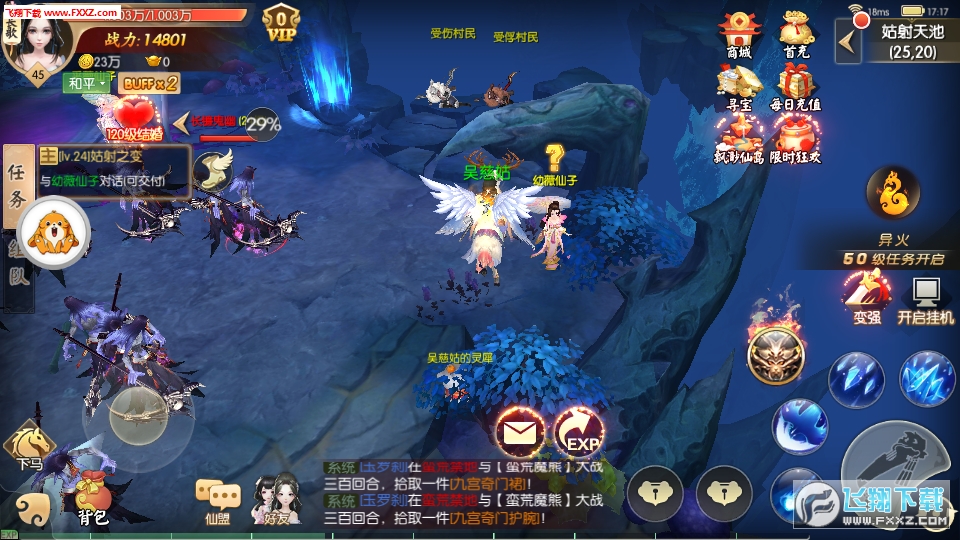Open the 和平 combat mode dropdown
The image size is (960, 540).
(x=87, y=83)
